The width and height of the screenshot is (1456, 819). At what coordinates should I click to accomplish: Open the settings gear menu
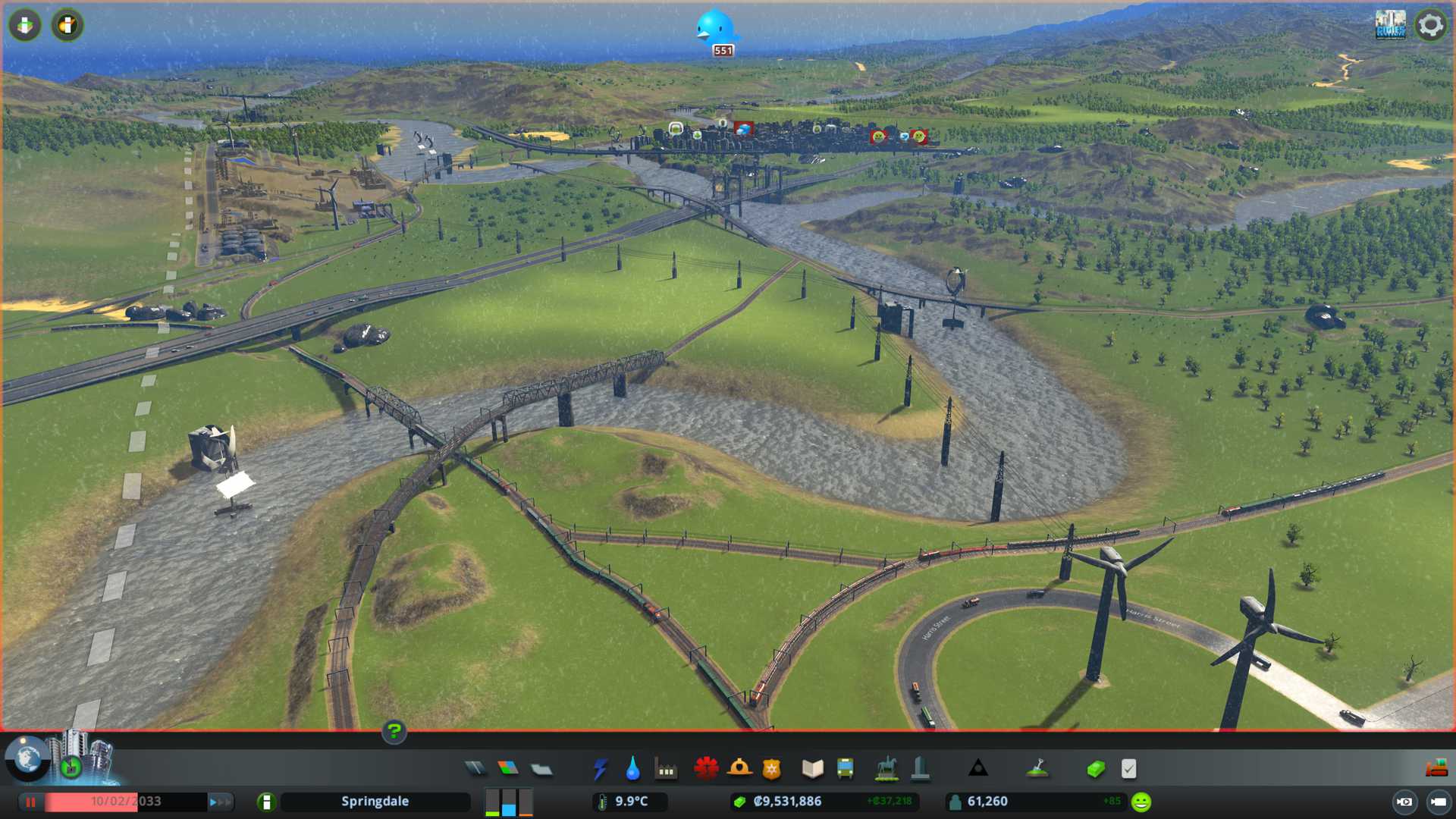[1430, 25]
